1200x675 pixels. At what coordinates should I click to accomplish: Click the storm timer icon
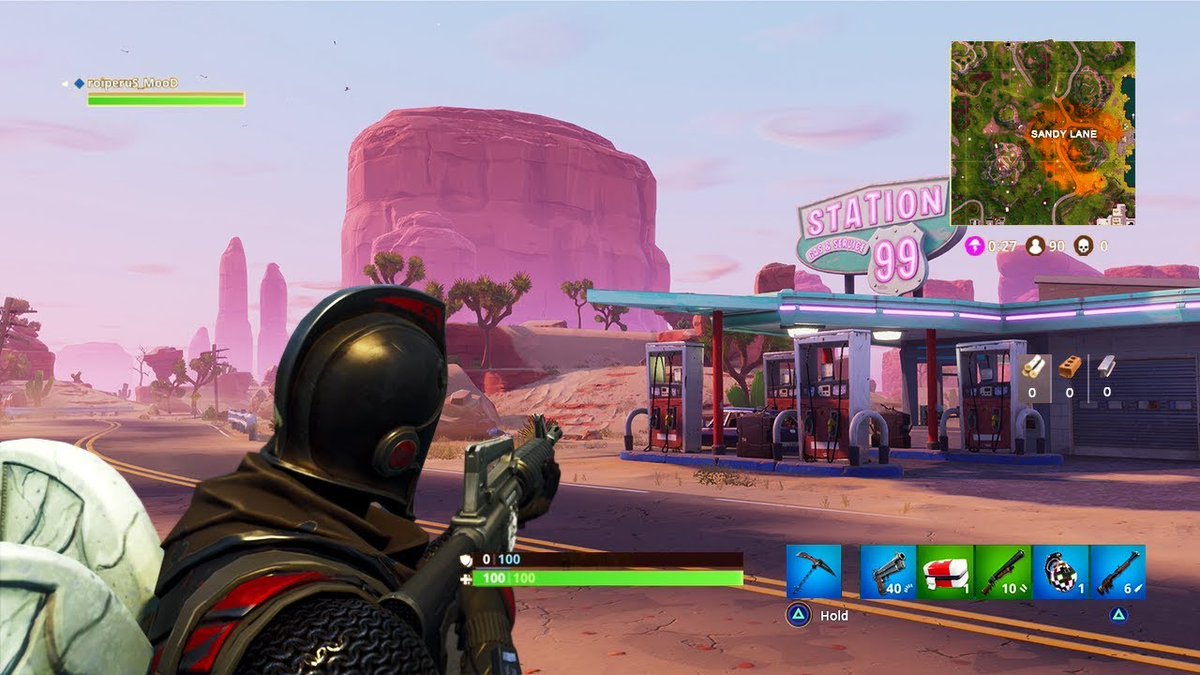[974, 245]
